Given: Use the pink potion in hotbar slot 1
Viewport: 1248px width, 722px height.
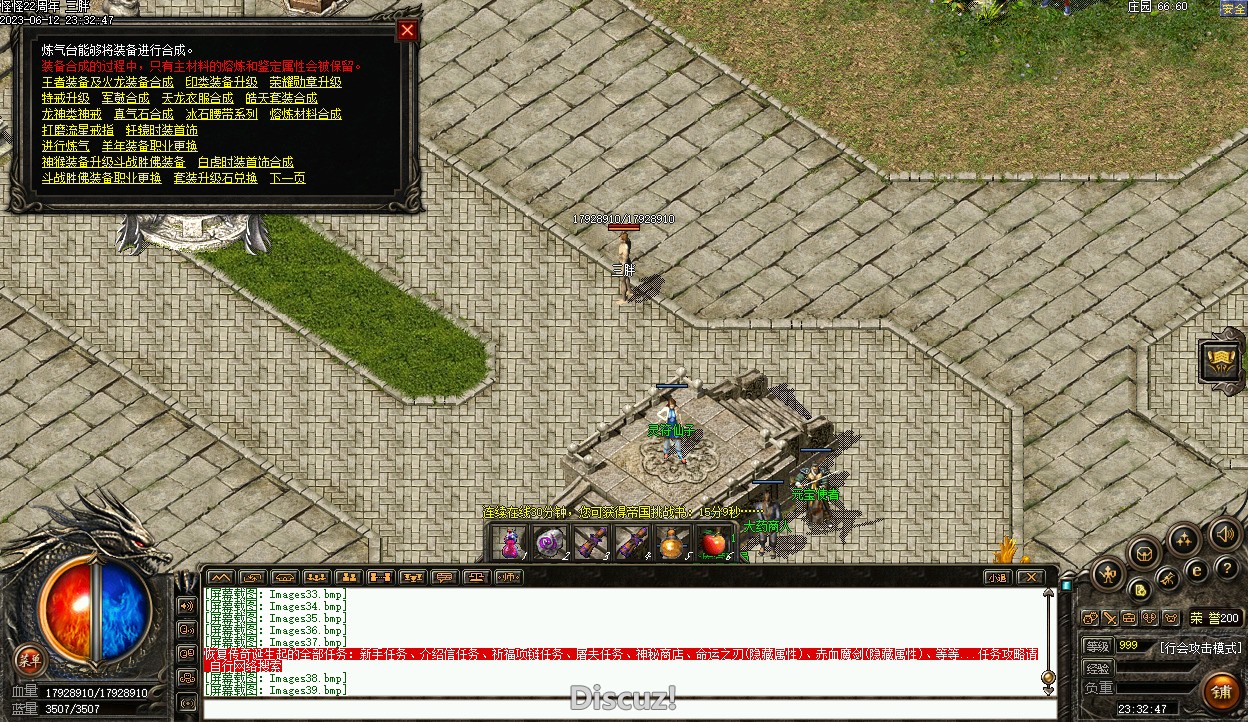Looking at the screenshot, I should 511,543.
